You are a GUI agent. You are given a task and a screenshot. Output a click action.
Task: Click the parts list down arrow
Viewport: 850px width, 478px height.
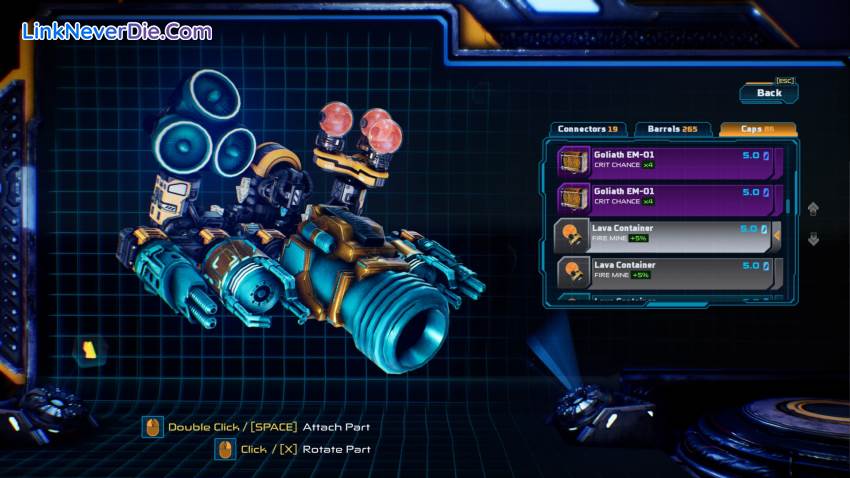pyautogui.click(x=813, y=239)
